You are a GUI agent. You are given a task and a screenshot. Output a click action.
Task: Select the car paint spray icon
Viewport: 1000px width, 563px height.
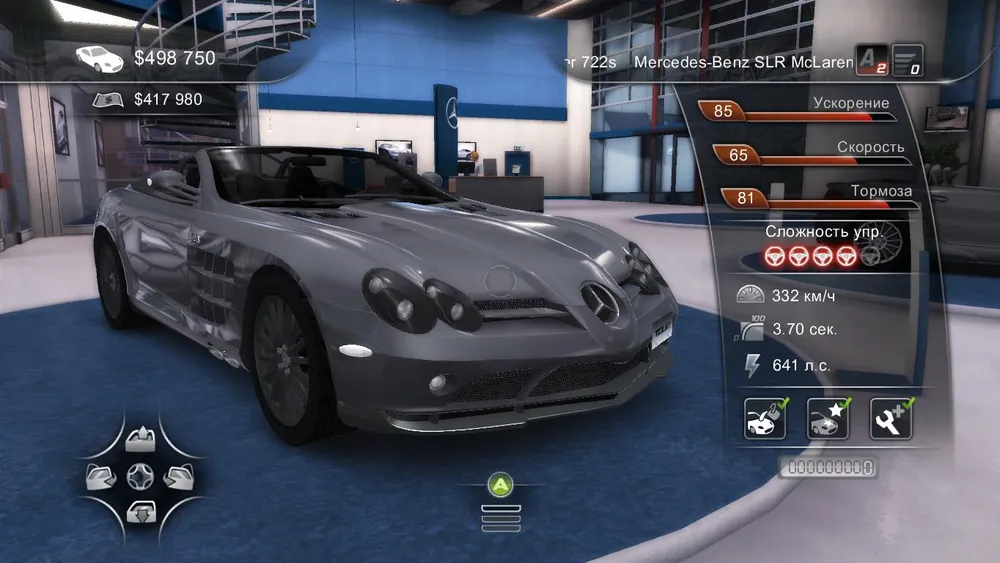pos(765,419)
